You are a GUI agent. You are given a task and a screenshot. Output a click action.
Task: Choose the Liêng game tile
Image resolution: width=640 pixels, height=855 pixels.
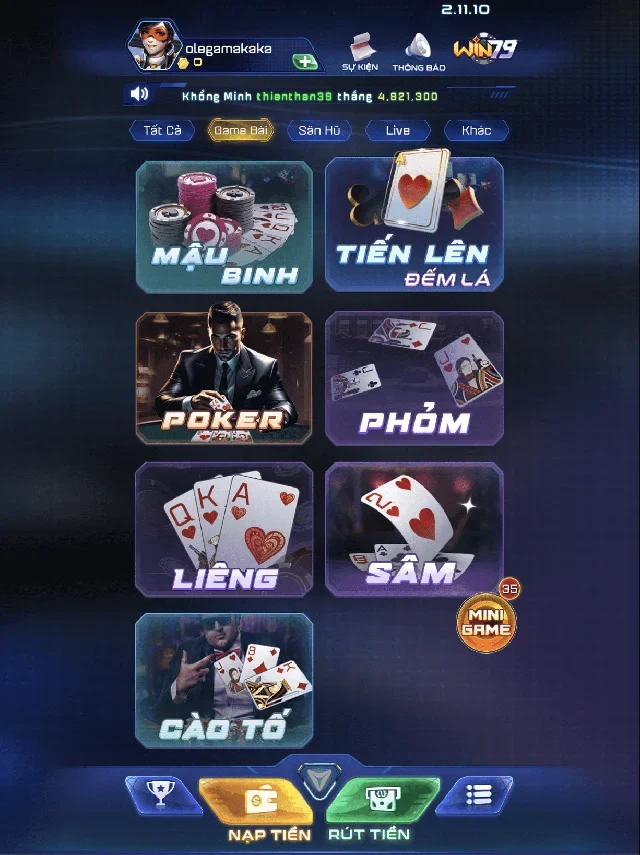pos(224,530)
